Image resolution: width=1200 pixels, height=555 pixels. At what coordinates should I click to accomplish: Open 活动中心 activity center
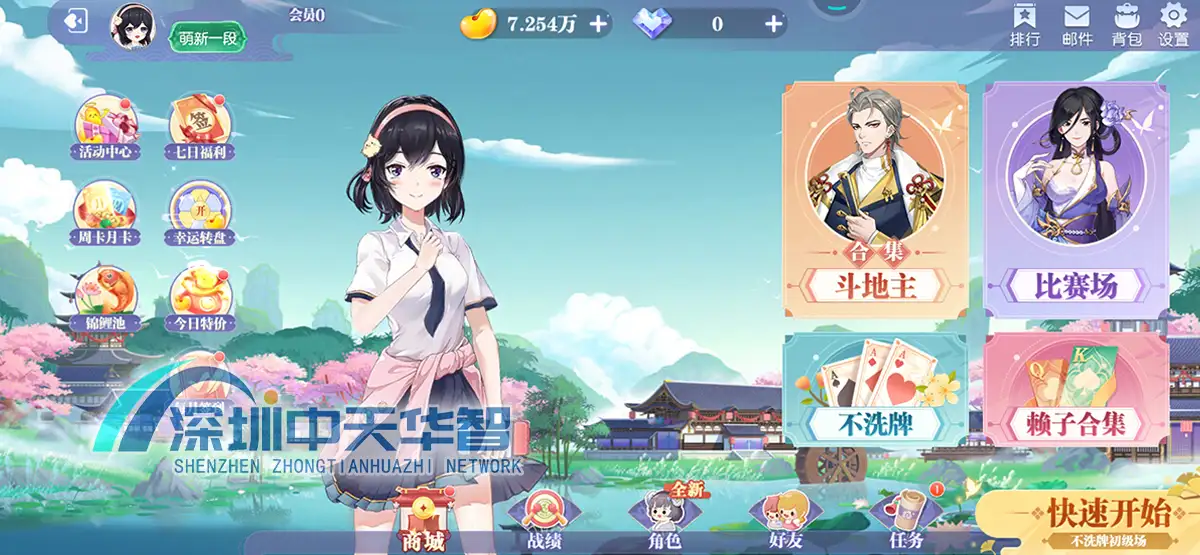coord(105,129)
